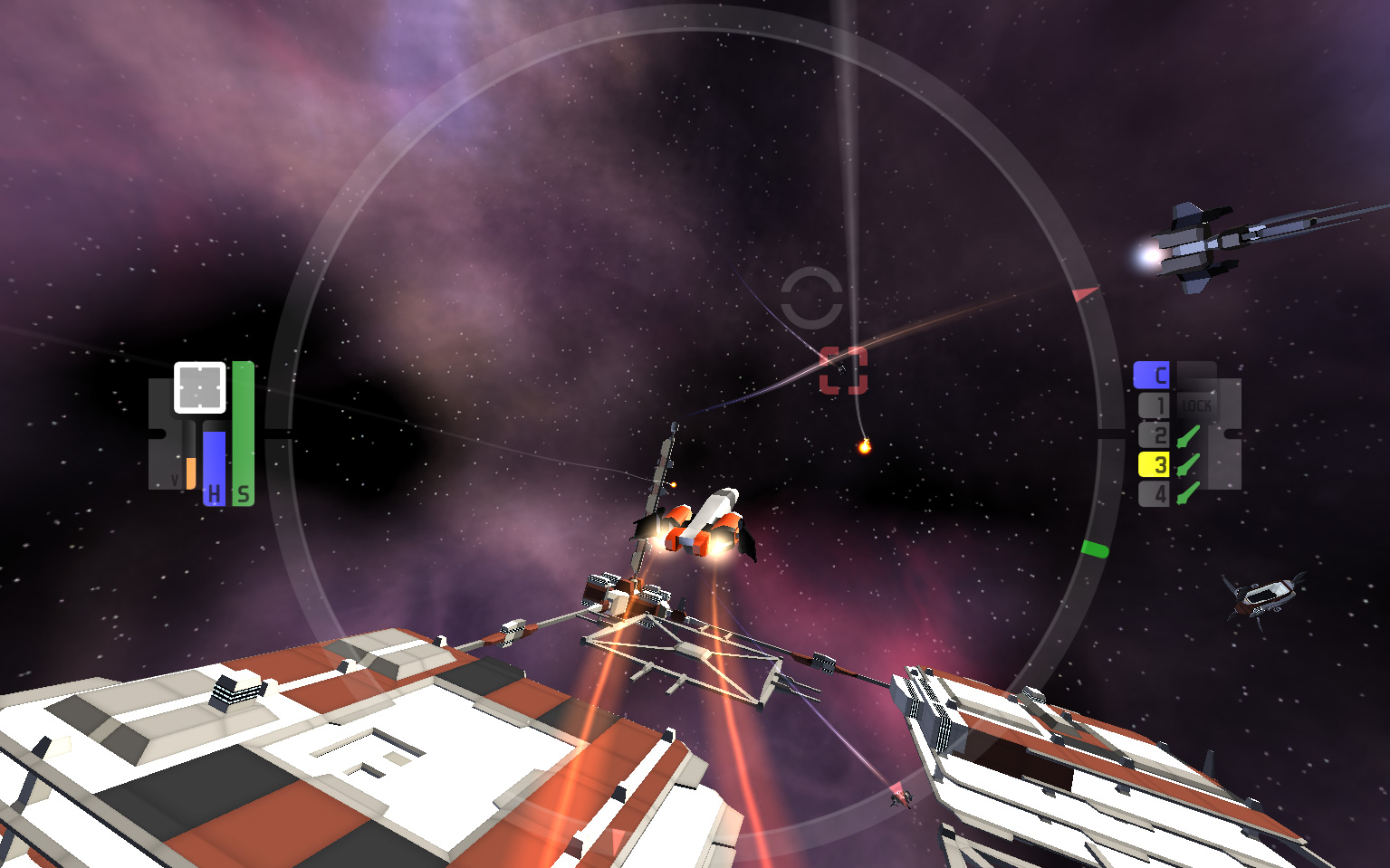Click the missile icon beside slot 4

coord(1189,494)
